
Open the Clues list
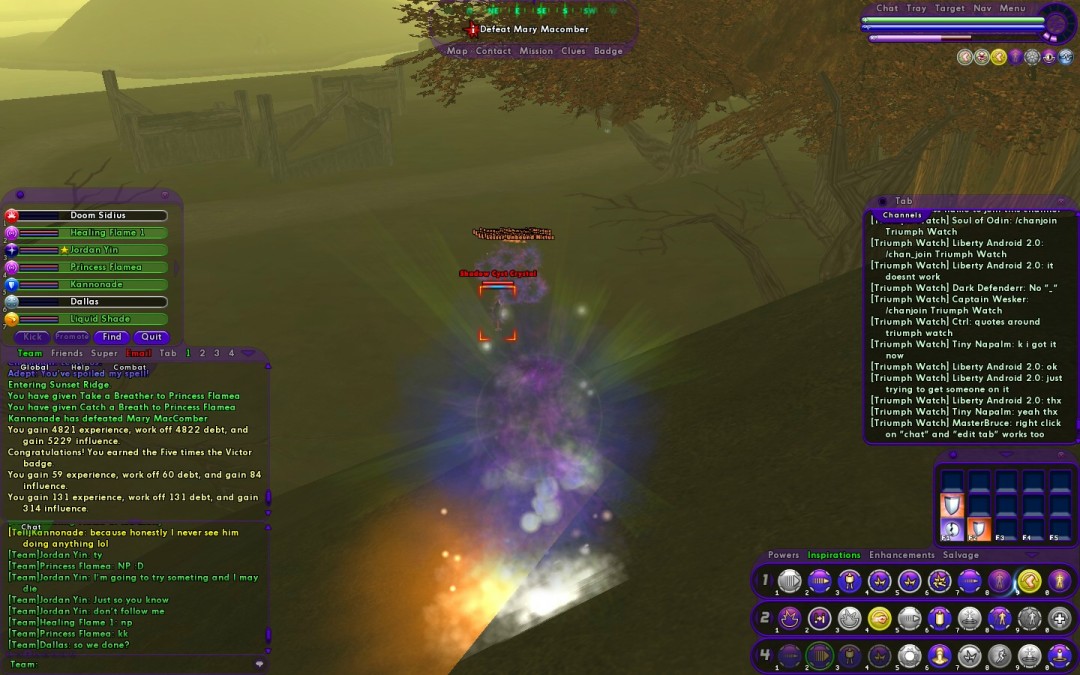[573, 51]
